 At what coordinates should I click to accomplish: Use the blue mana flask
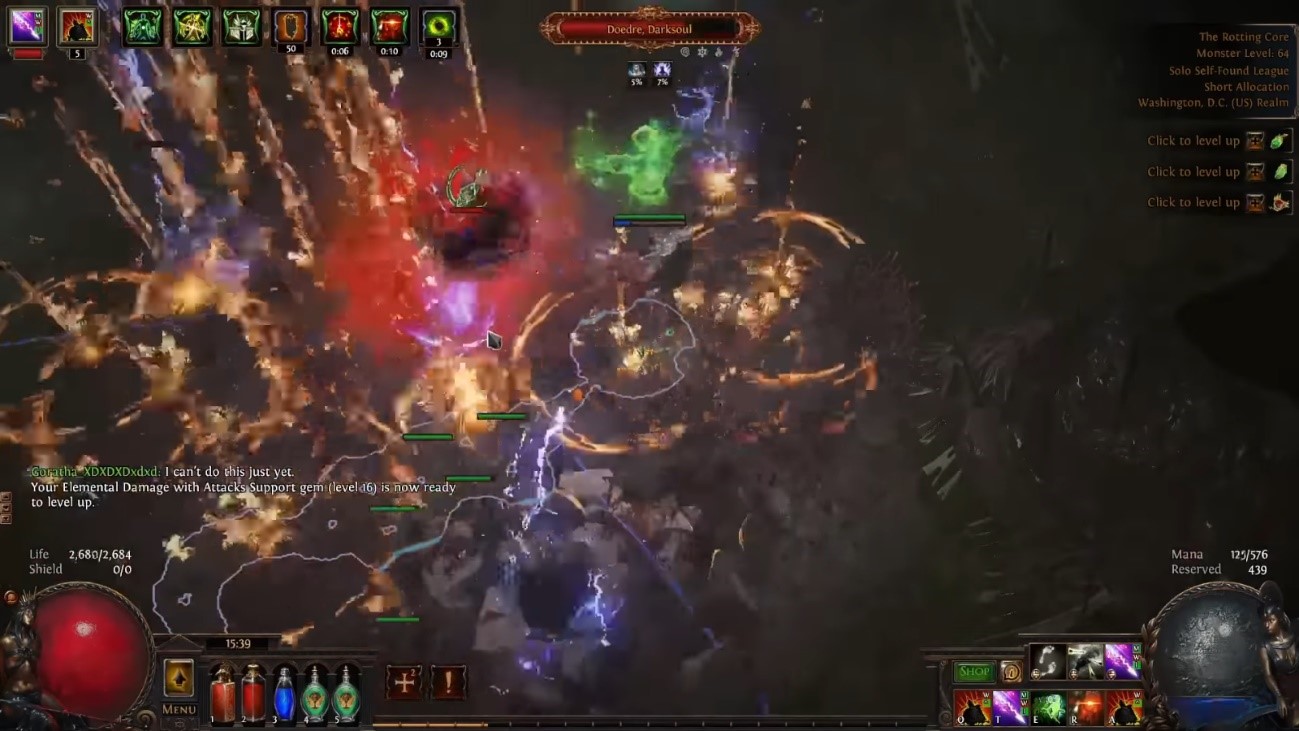tap(285, 693)
